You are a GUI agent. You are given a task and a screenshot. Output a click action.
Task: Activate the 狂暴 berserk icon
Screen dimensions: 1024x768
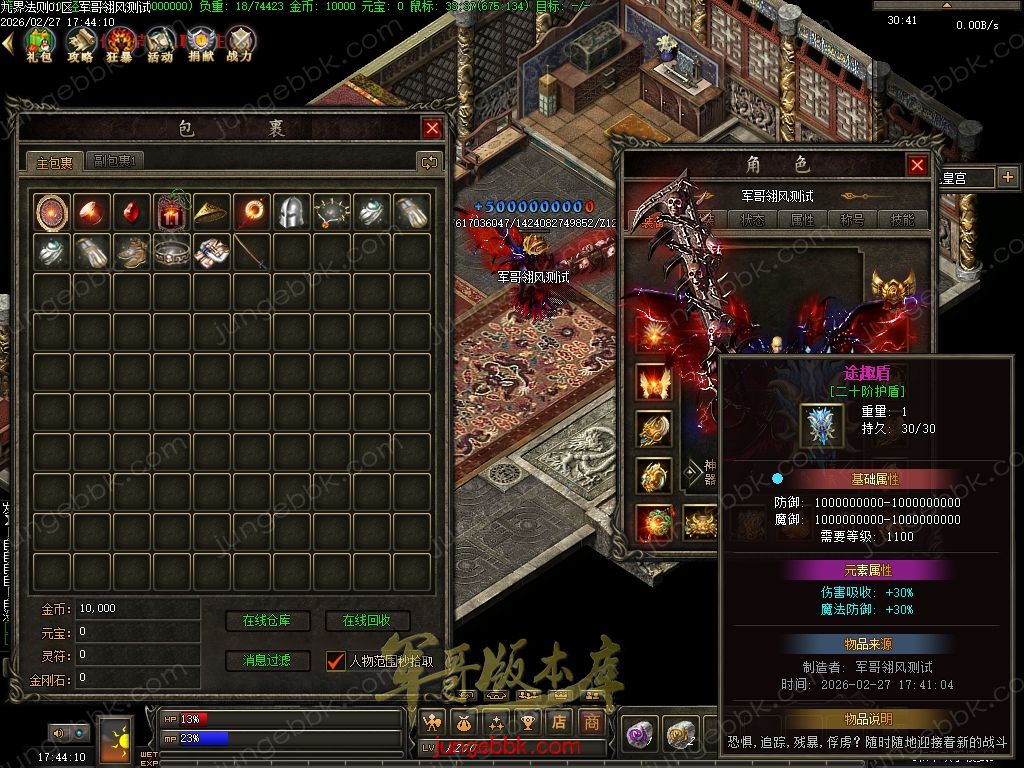coord(120,44)
